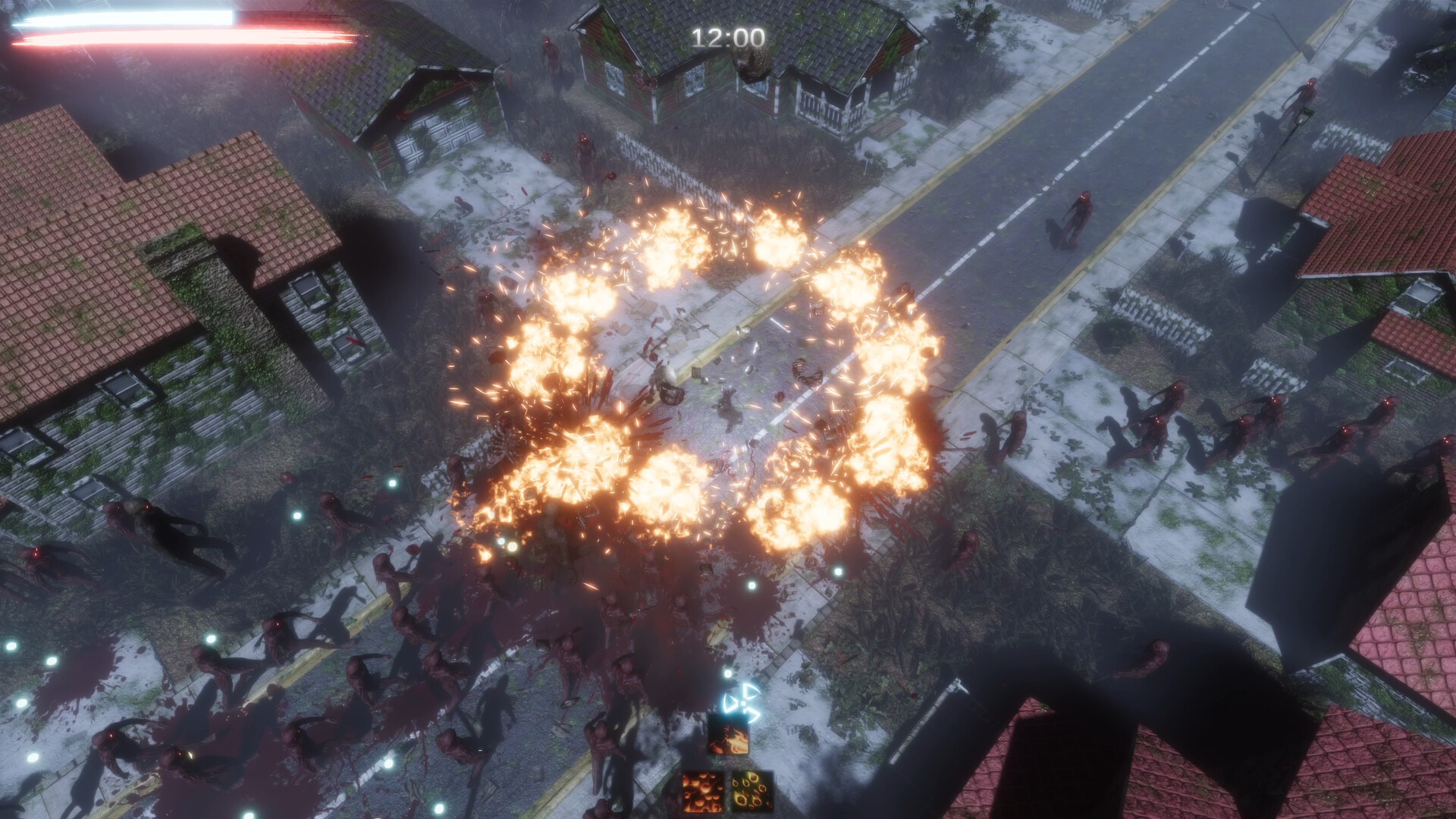Click the cyan orb above the fire ability icon
Image resolution: width=1456 pixels, height=819 pixels.
point(728,673)
